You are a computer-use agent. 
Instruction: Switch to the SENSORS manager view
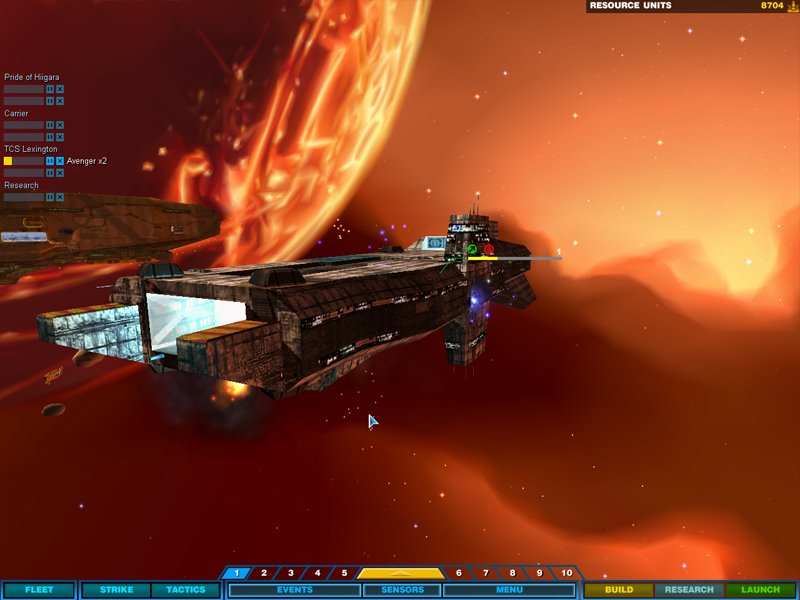pyautogui.click(x=400, y=590)
